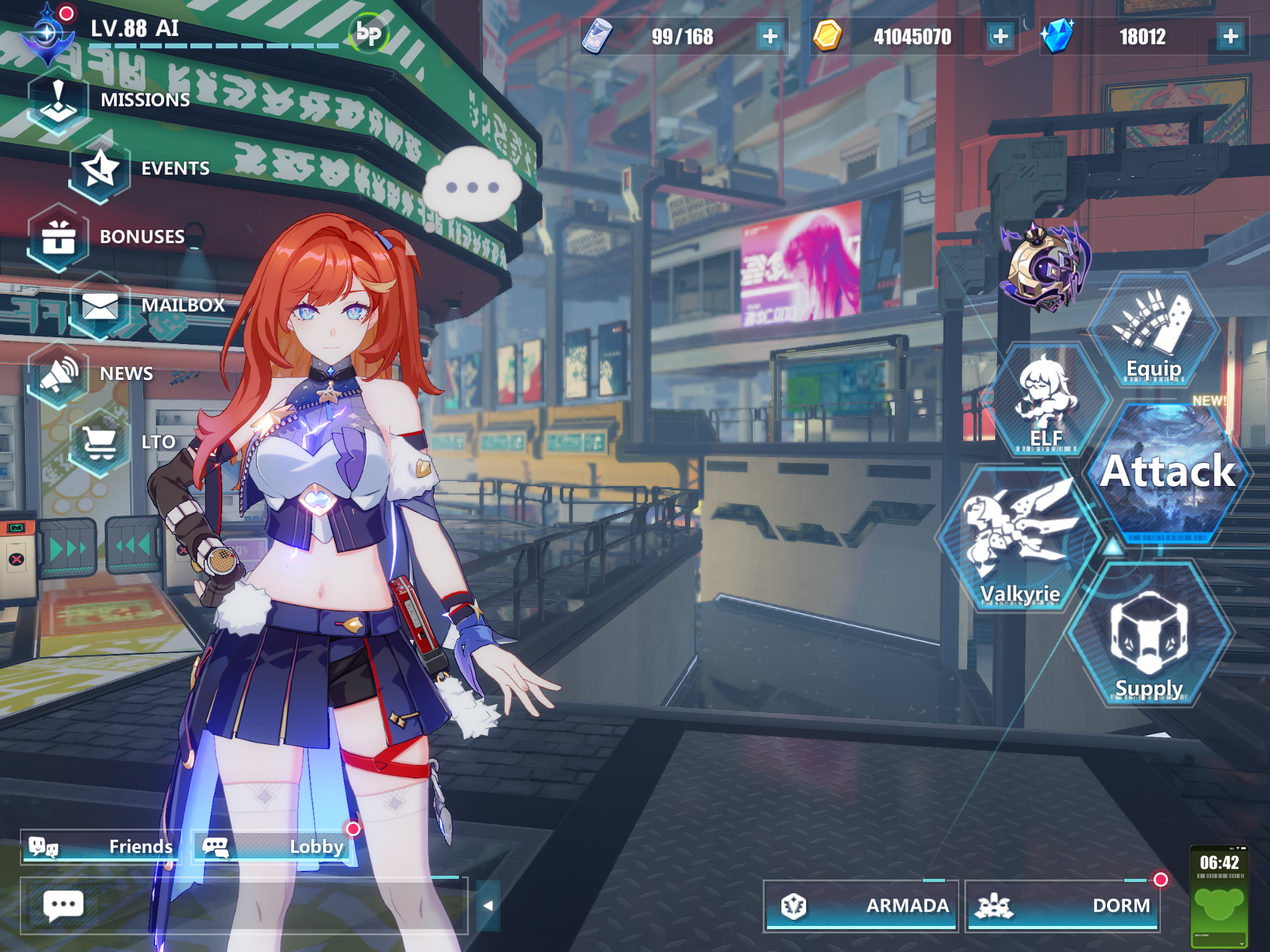The image size is (1270, 952).
Task: Enter the Lobby chat
Action: [273, 847]
